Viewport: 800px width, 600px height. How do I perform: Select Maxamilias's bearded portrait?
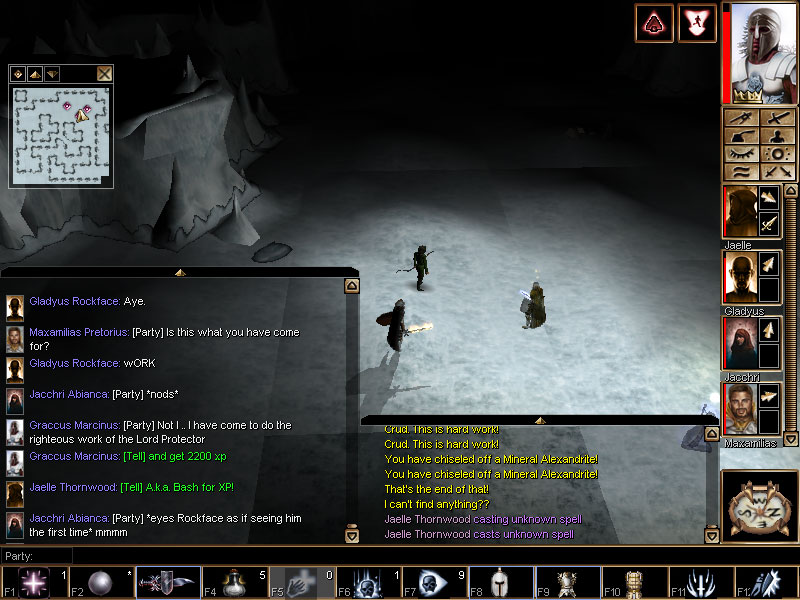pos(740,409)
